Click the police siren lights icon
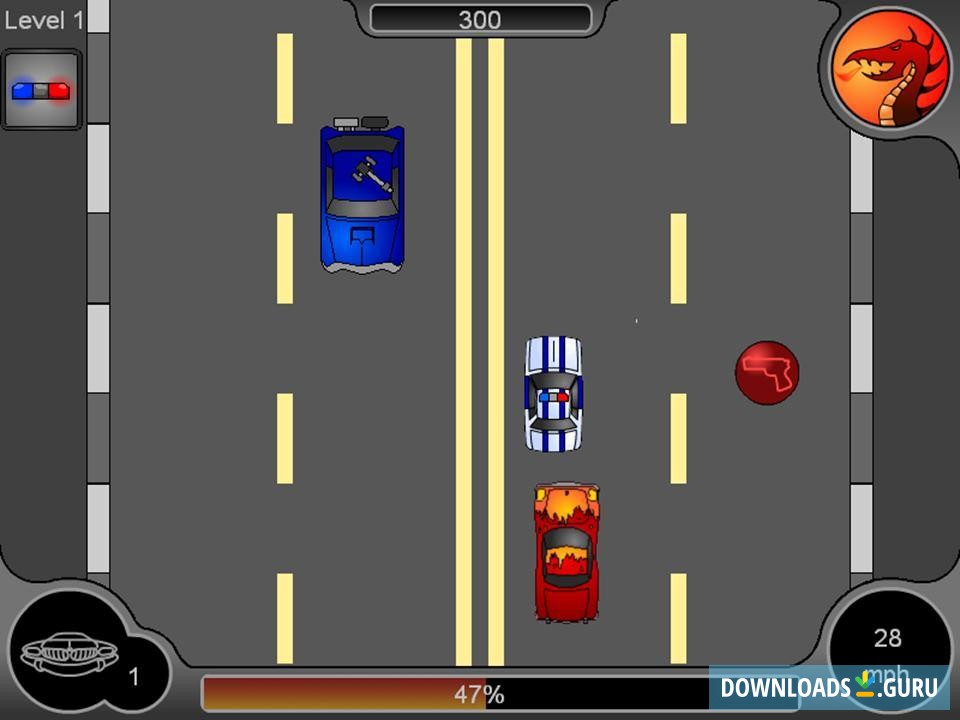960x720 pixels. pos(41,90)
